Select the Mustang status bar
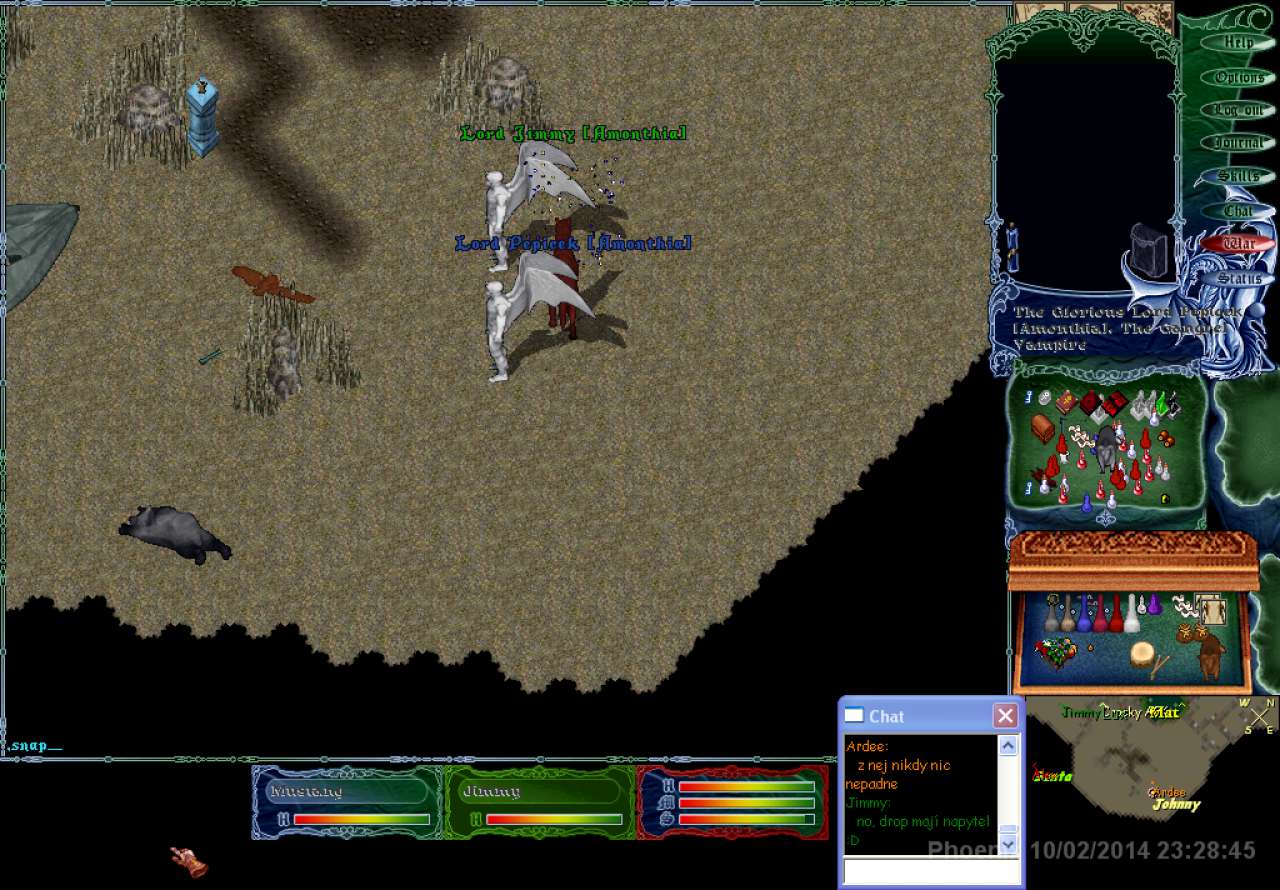 [346, 802]
